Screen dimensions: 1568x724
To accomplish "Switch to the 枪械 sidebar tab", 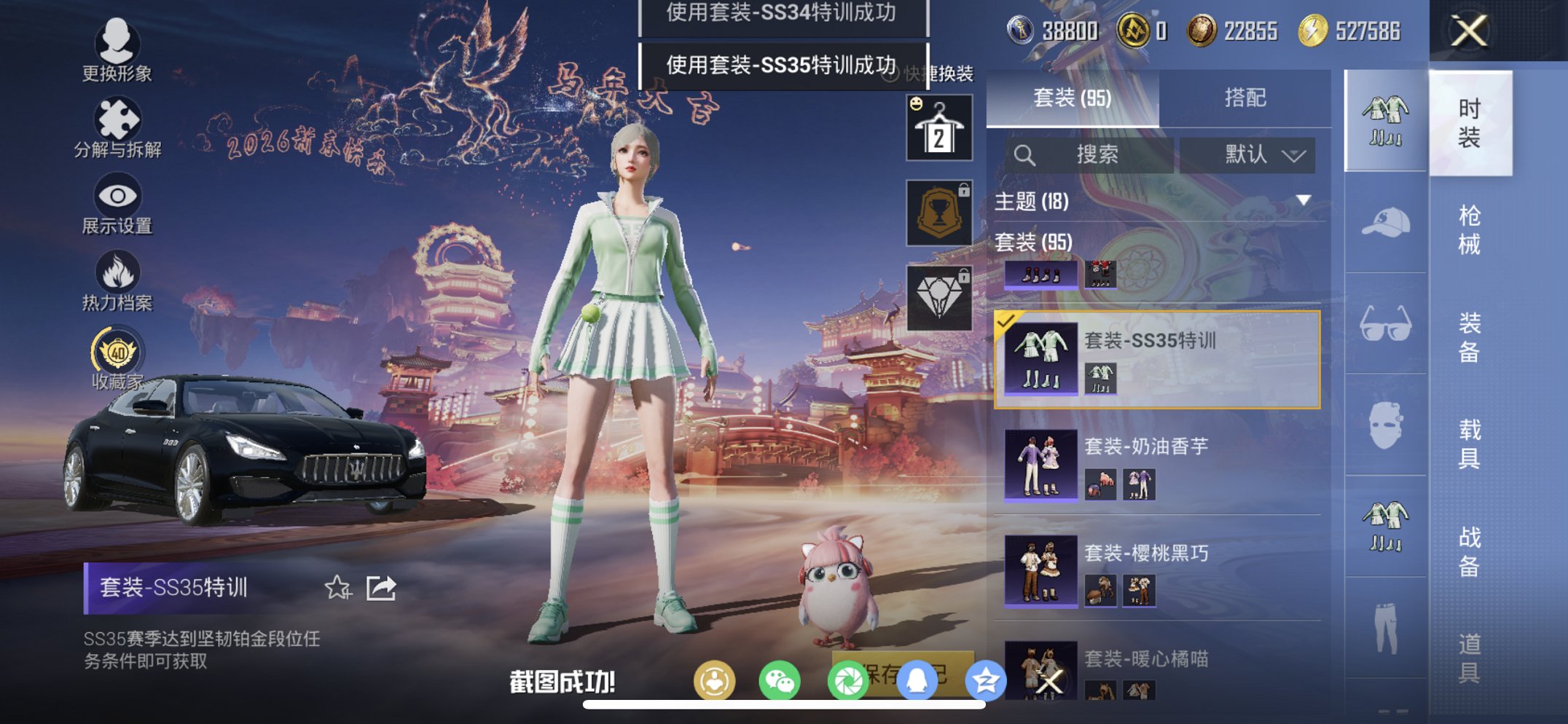I will [x=1472, y=226].
